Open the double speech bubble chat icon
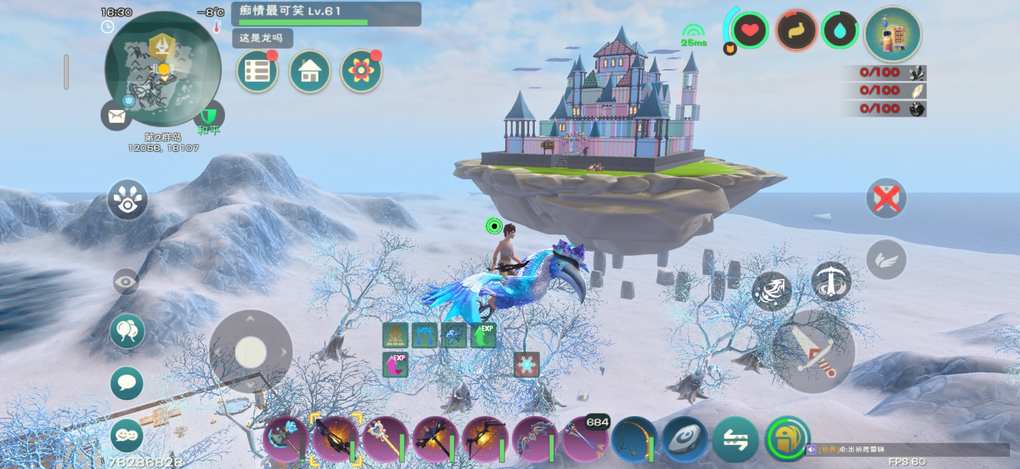 (127, 331)
